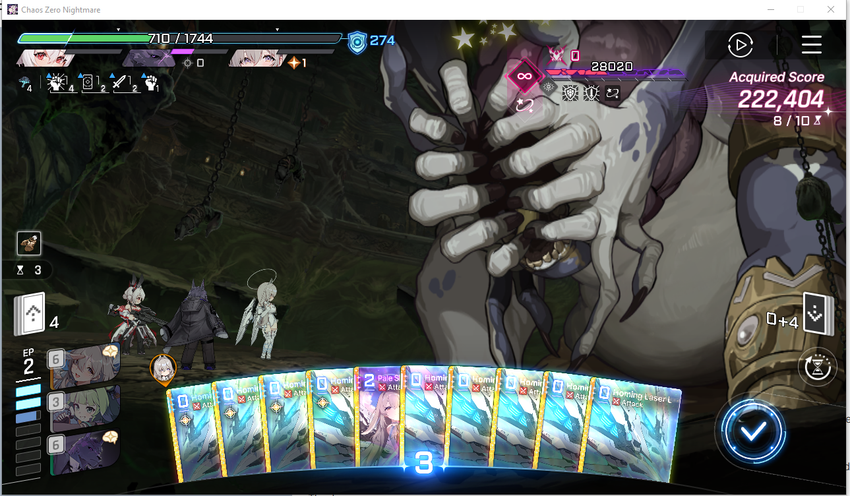The image size is (850, 496).
Task: Open the hamburger menu
Action: tap(811, 45)
